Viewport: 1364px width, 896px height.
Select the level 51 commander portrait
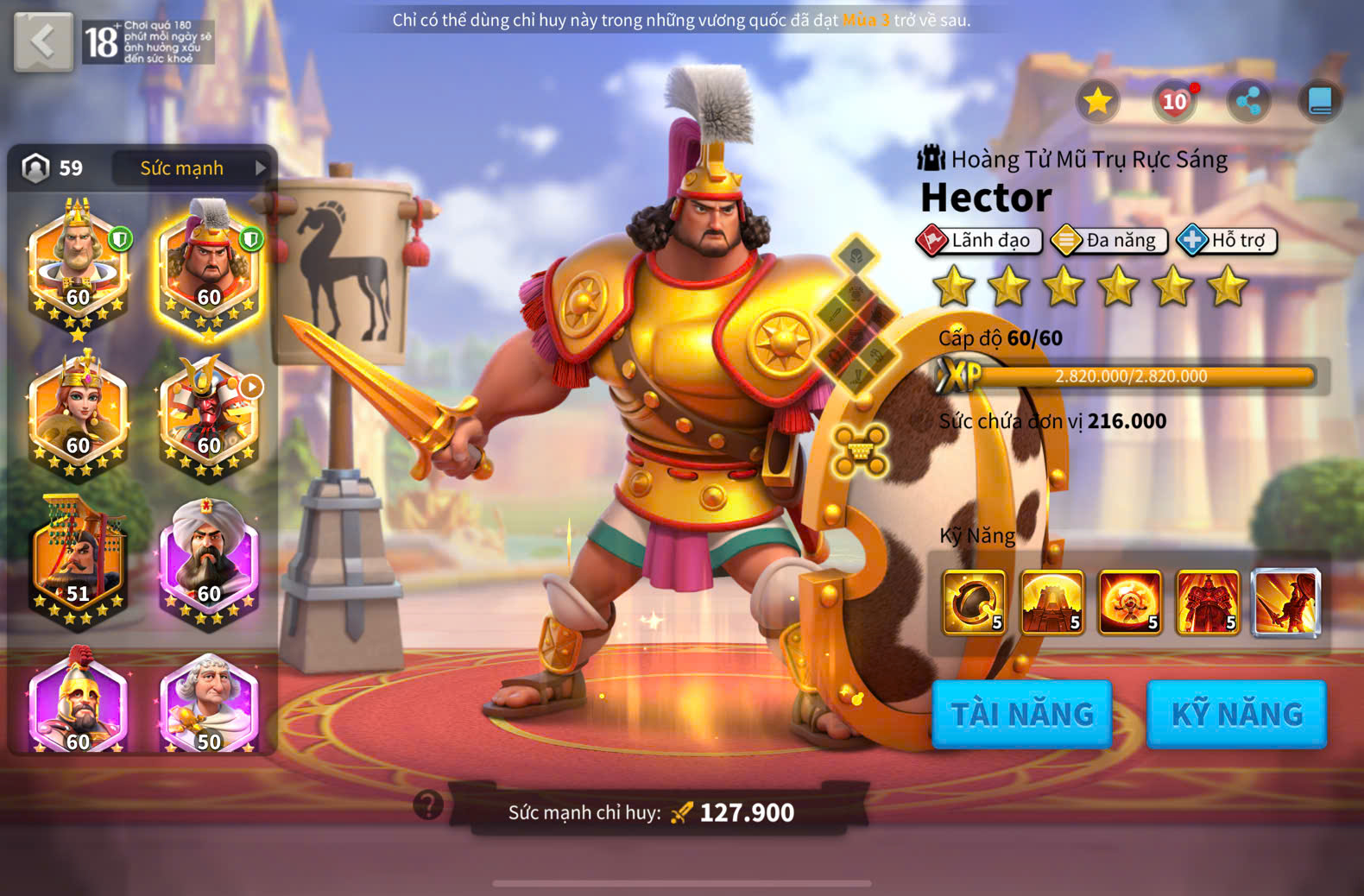(78, 561)
